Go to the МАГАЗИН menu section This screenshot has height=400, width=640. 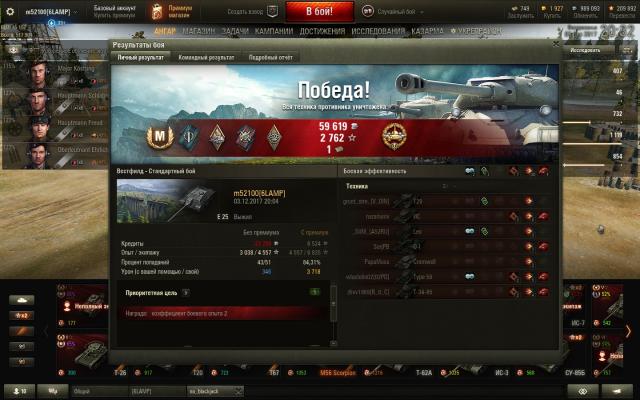199,30
